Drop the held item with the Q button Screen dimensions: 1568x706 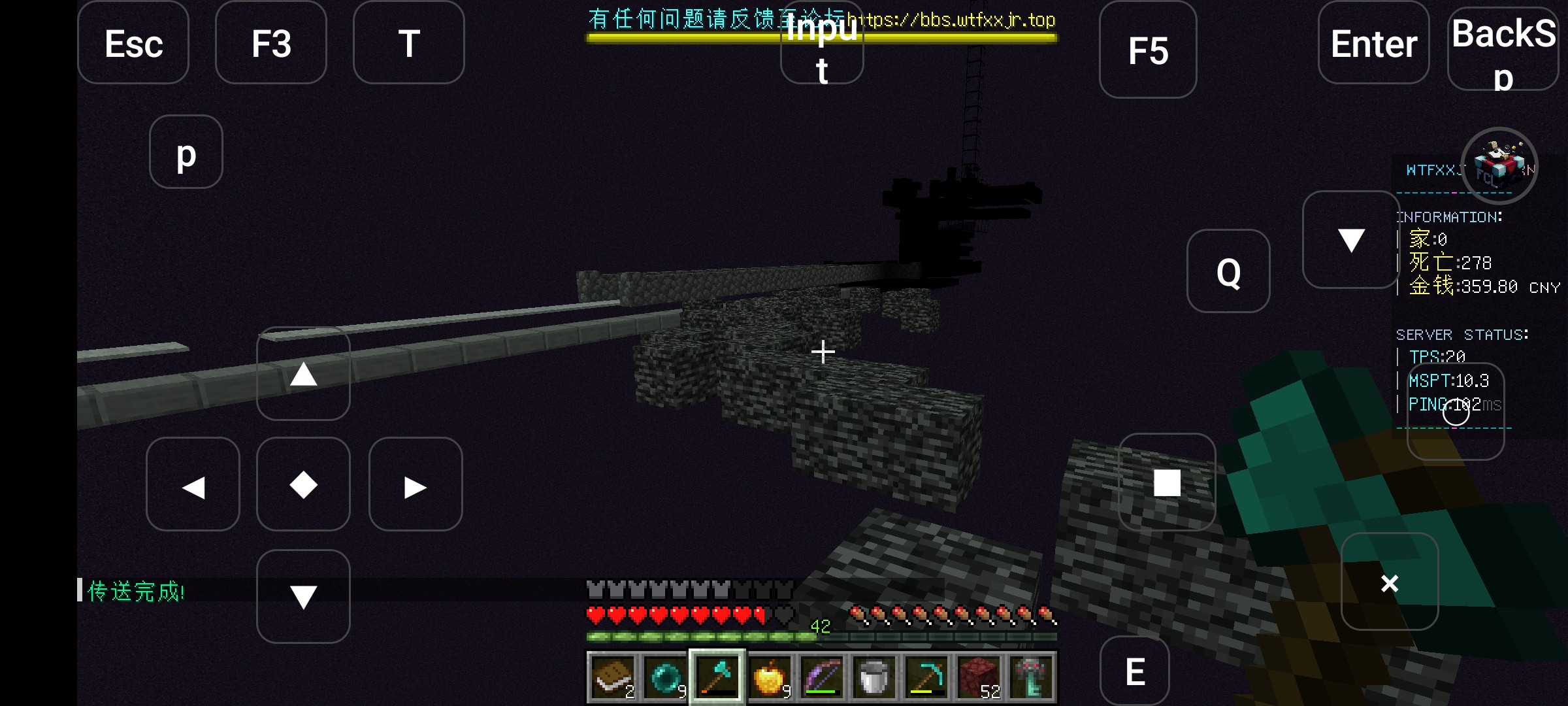pos(1228,271)
